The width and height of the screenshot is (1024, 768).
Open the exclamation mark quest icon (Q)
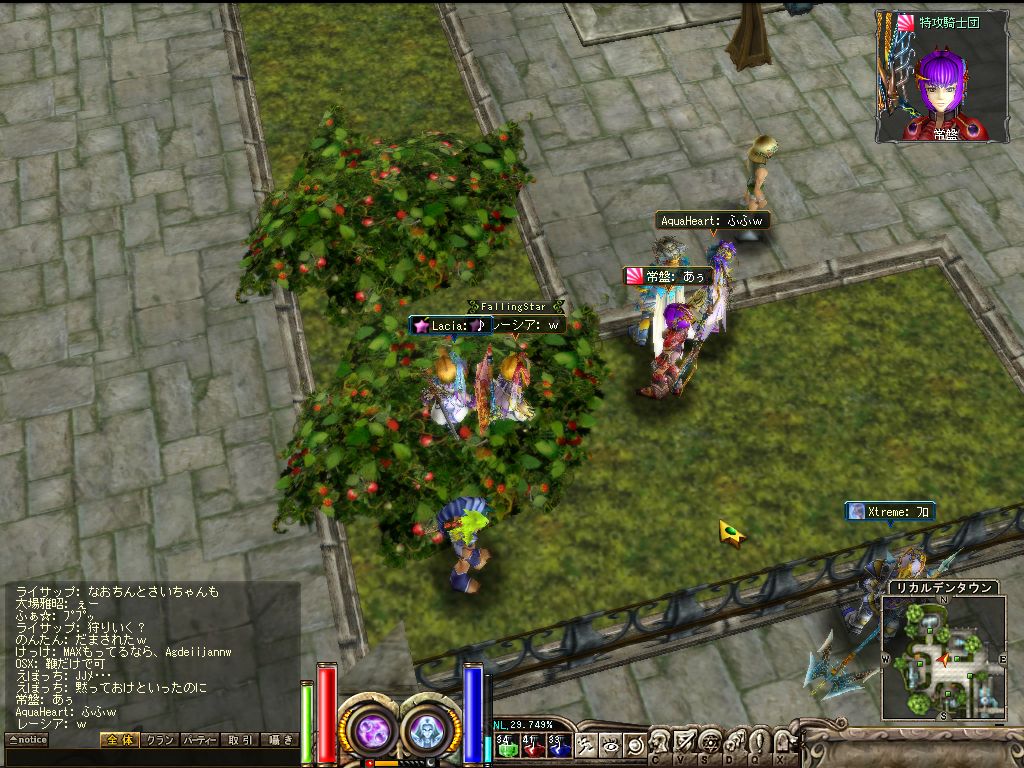[760, 744]
